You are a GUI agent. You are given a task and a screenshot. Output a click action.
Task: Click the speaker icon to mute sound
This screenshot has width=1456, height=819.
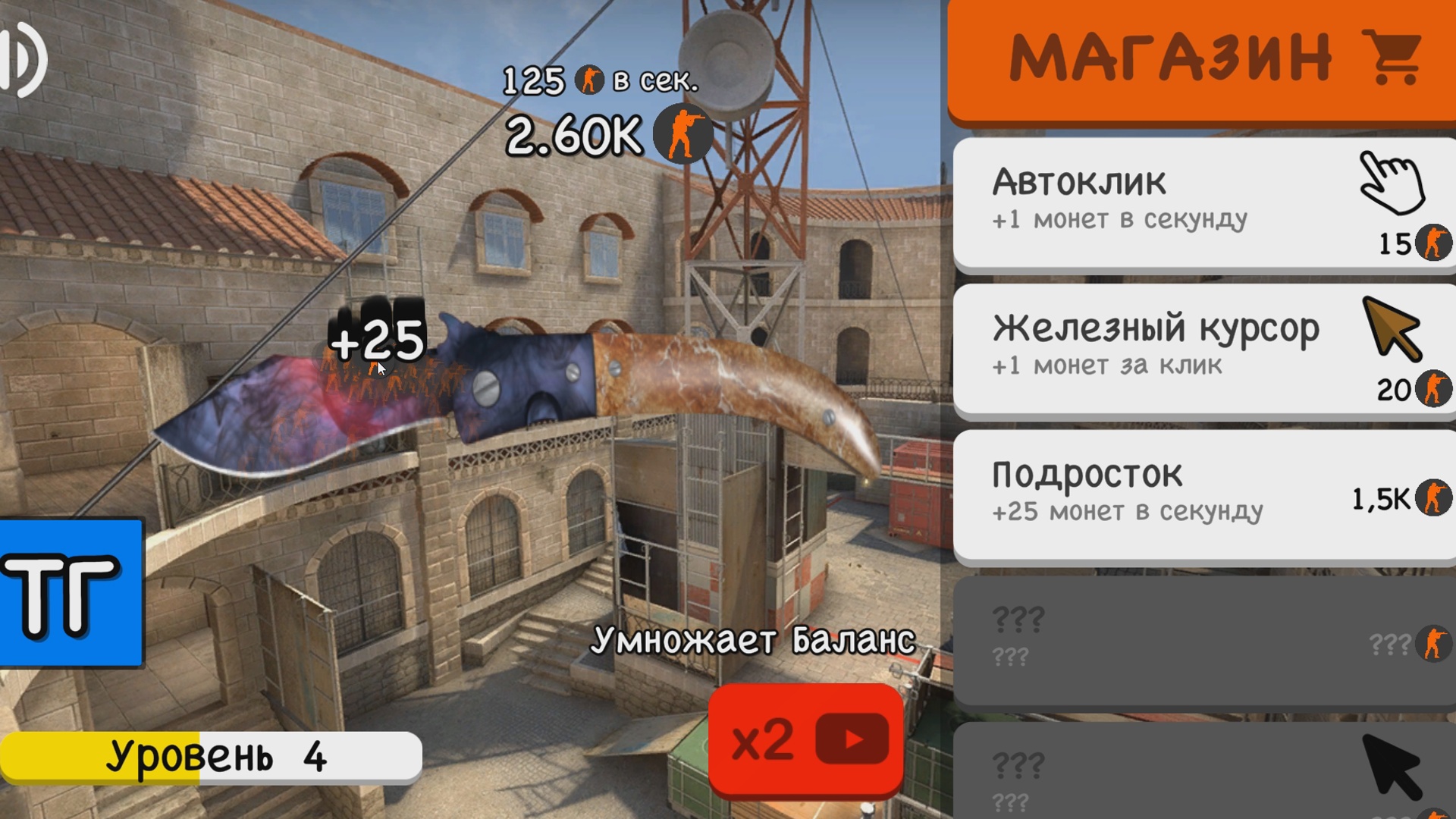(x=23, y=61)
